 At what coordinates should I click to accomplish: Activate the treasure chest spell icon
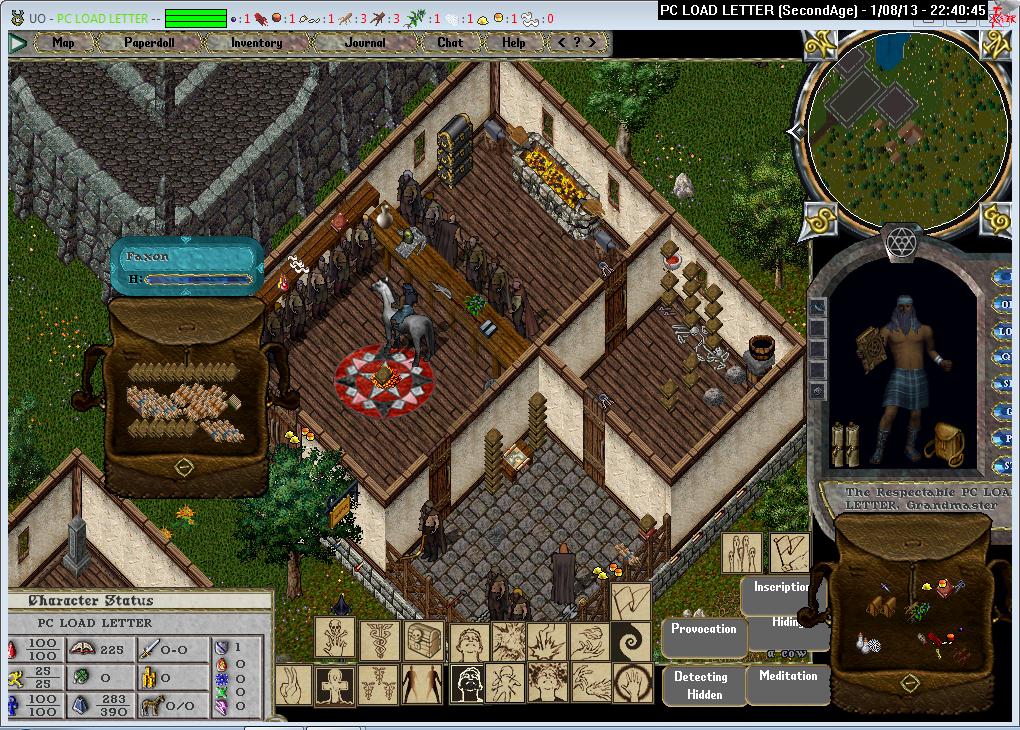pos(422,638)
